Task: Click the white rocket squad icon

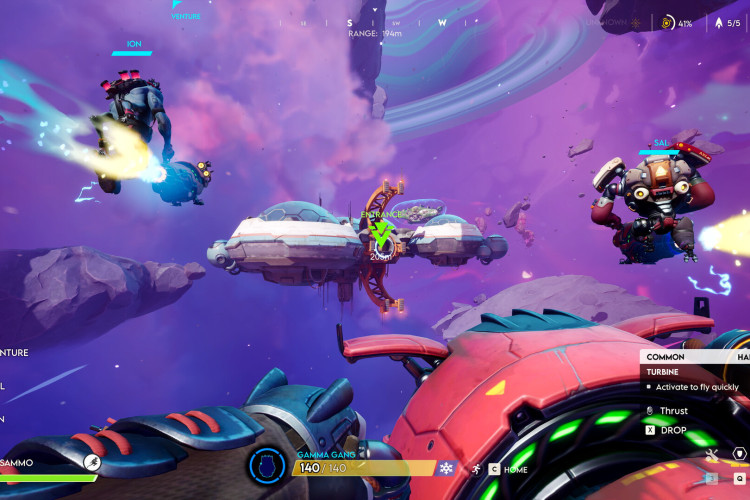Action: click(x=716, y=22)
